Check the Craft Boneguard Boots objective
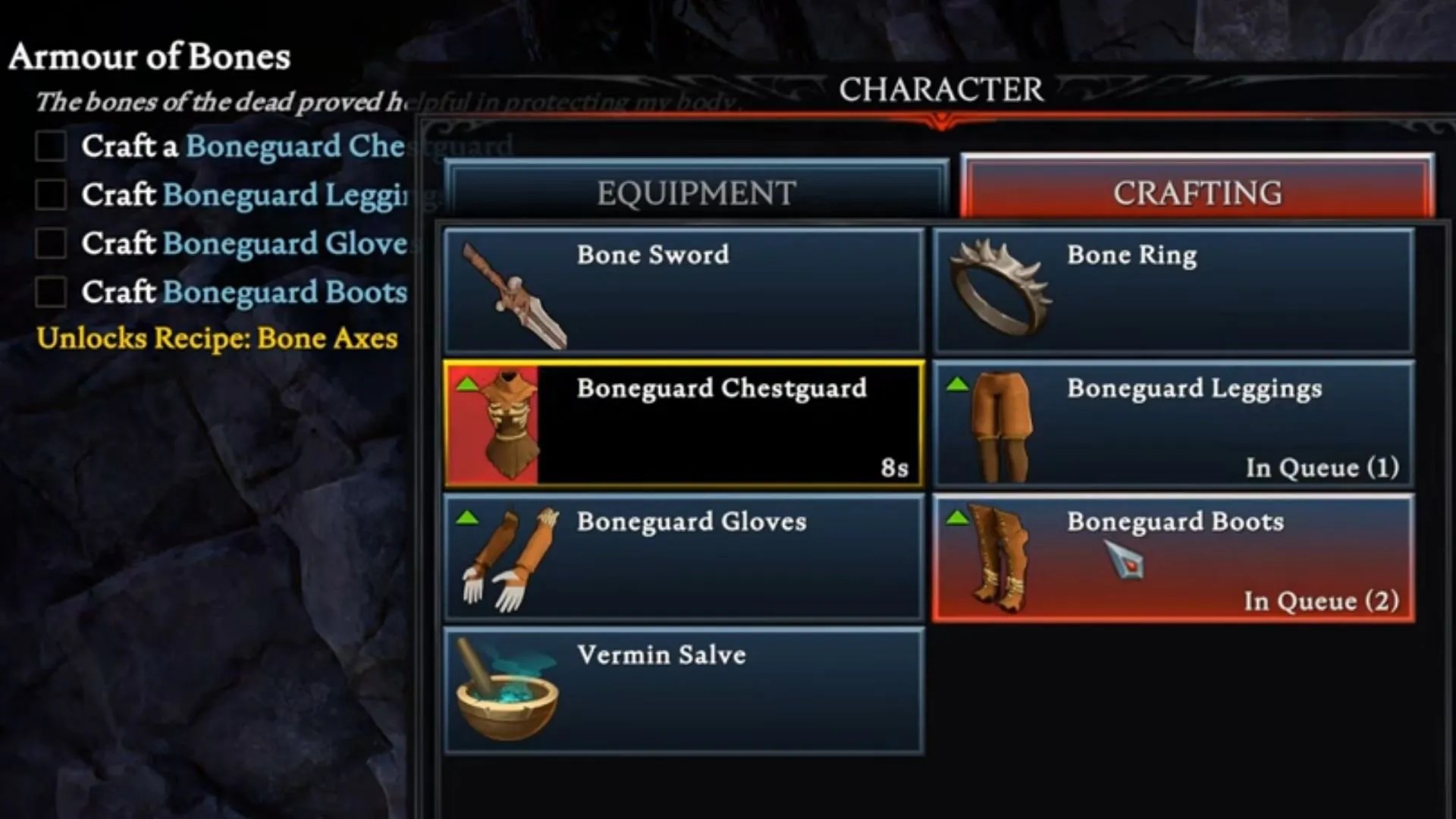This screenshot has height=819, width=1456. [x=52, y=292]
